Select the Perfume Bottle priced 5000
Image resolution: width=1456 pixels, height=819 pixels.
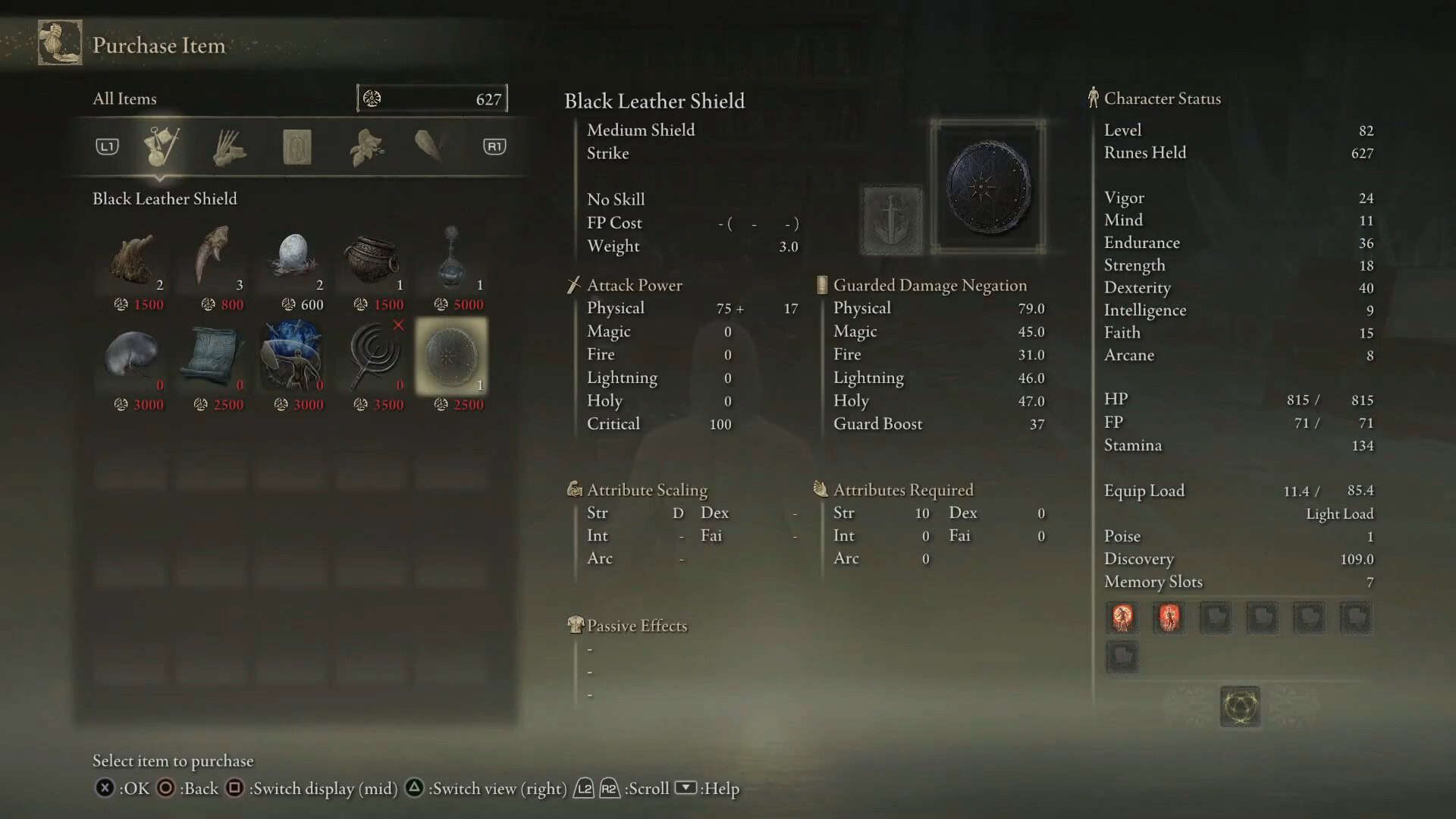tap(451, 258)
